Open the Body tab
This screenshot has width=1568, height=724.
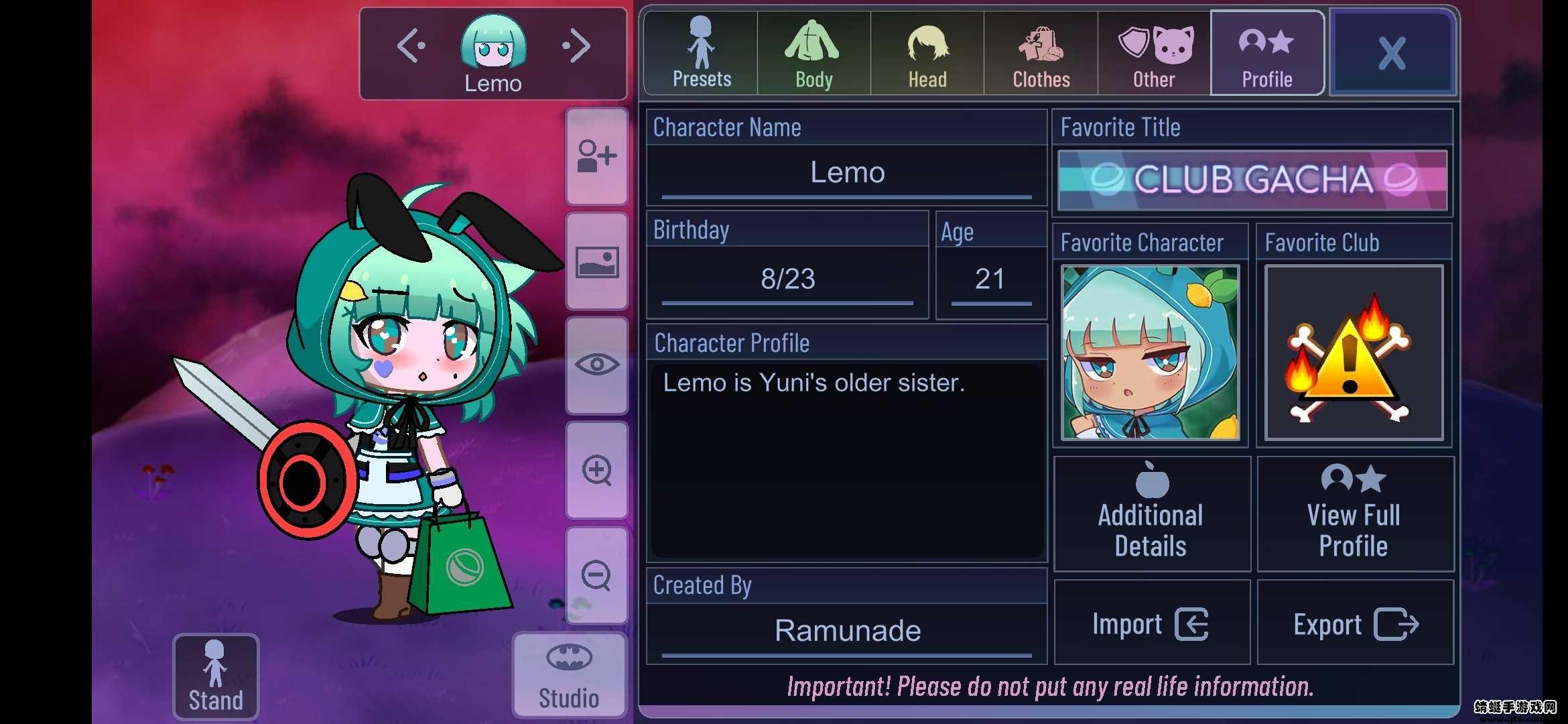click(x=813, y=54)
